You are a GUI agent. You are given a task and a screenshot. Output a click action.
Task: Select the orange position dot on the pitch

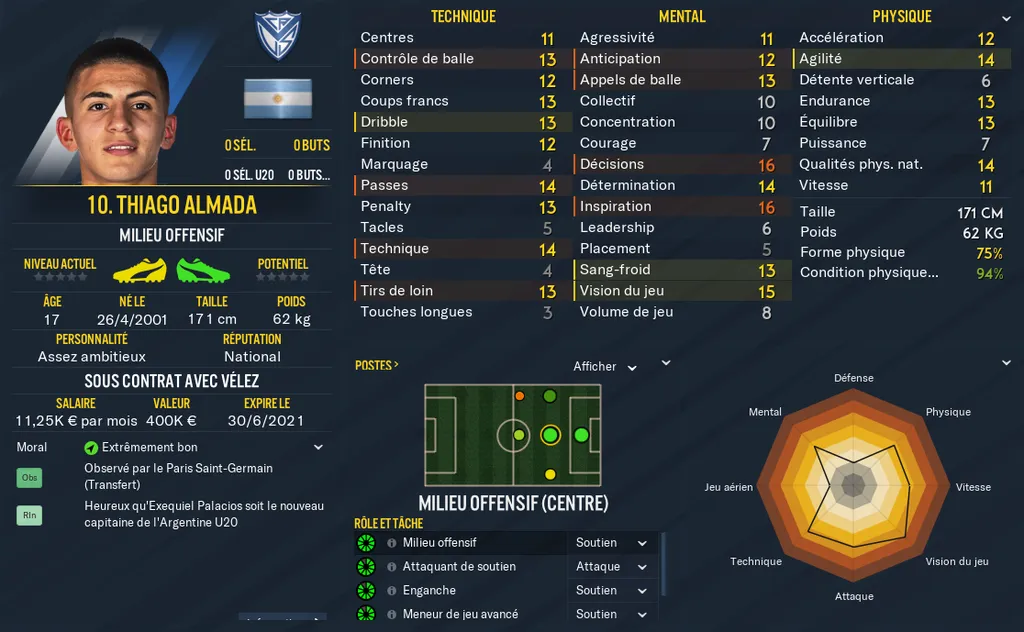(x=519, y=396)
